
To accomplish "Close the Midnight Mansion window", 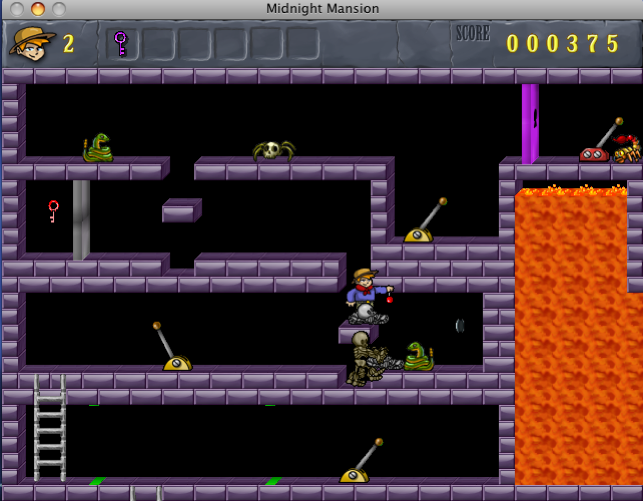I will pyautogui.click(x=17, y=9).
